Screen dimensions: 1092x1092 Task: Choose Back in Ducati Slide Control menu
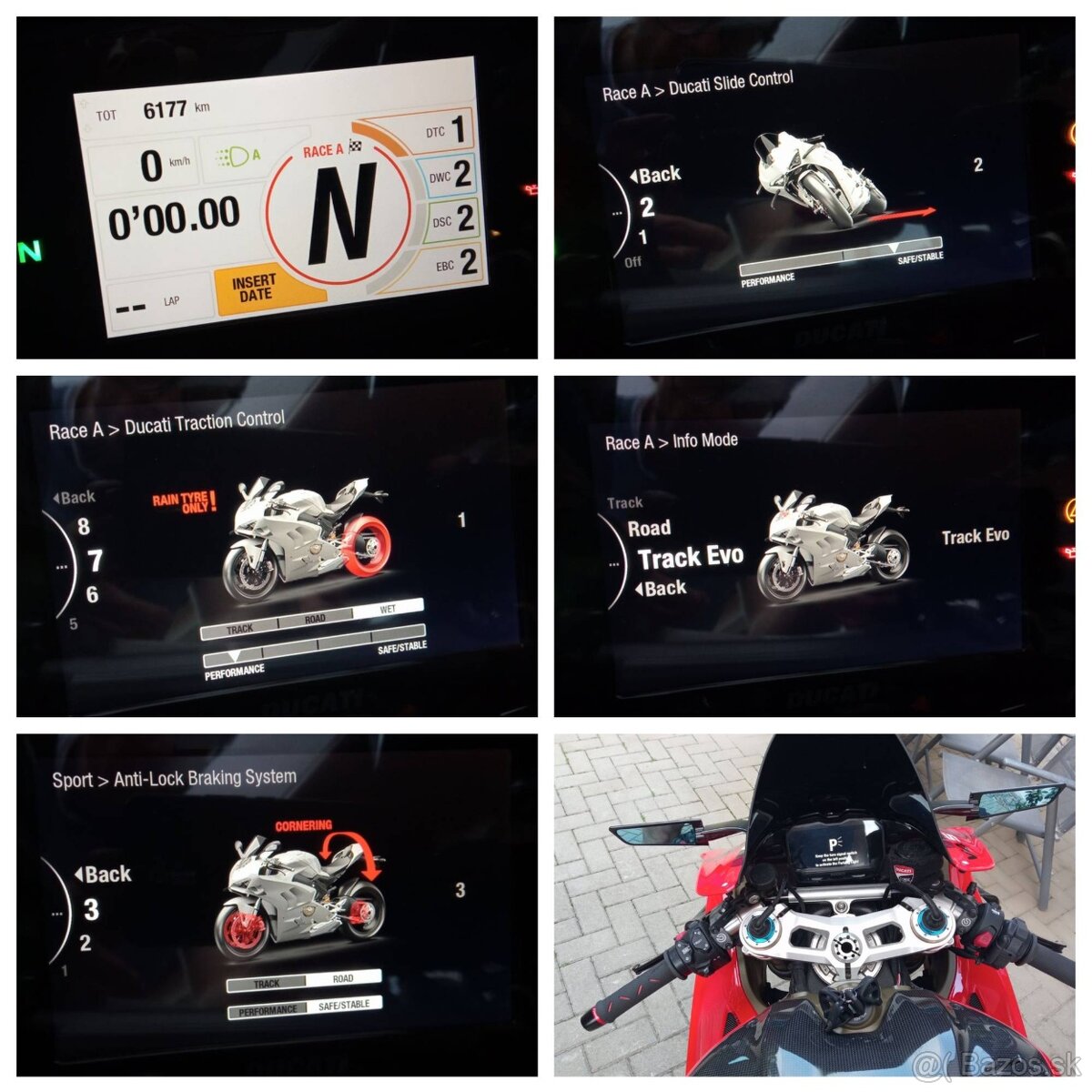coord(655,175)
